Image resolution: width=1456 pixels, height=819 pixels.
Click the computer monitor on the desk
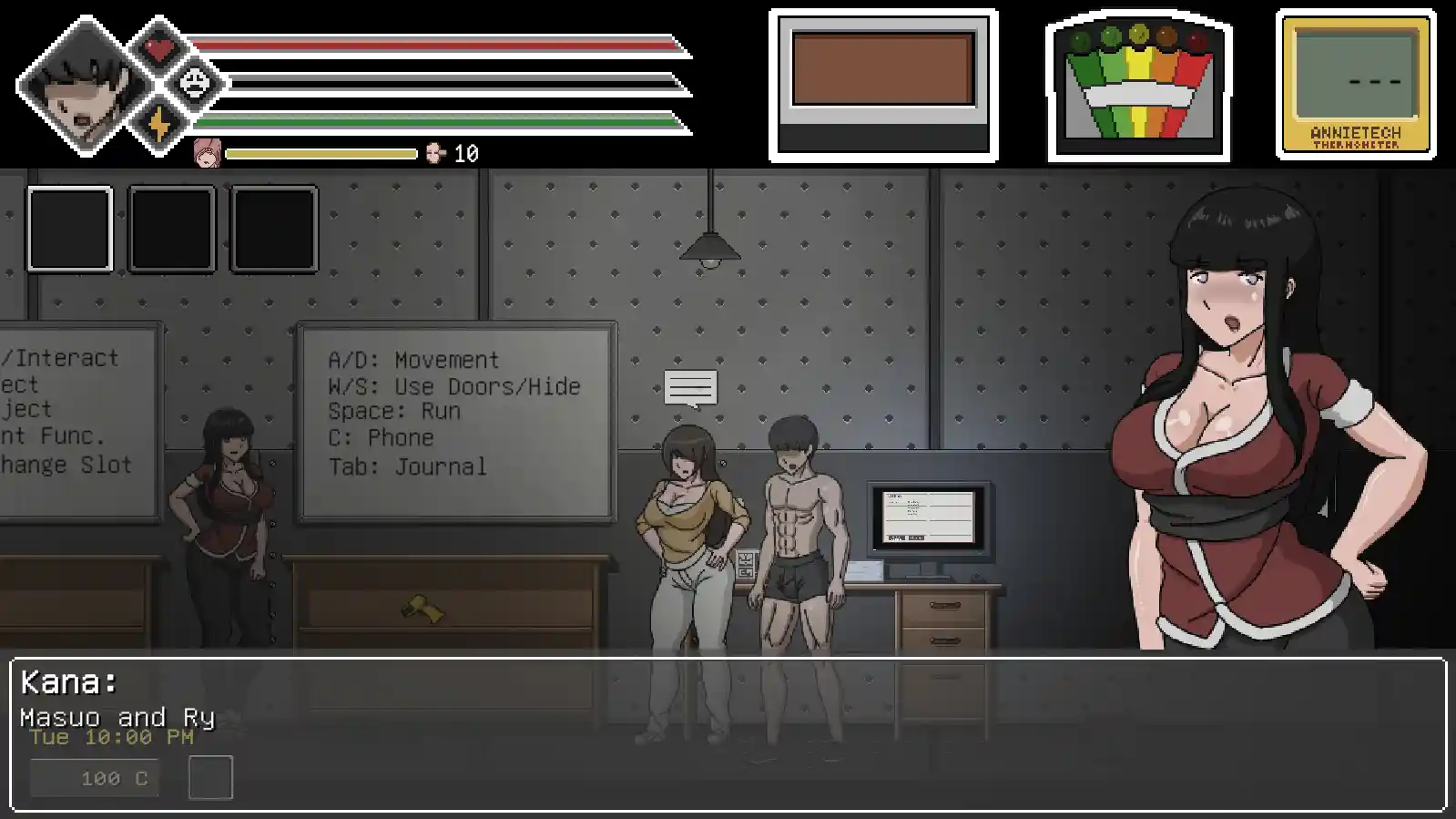[x=929, y=517]
